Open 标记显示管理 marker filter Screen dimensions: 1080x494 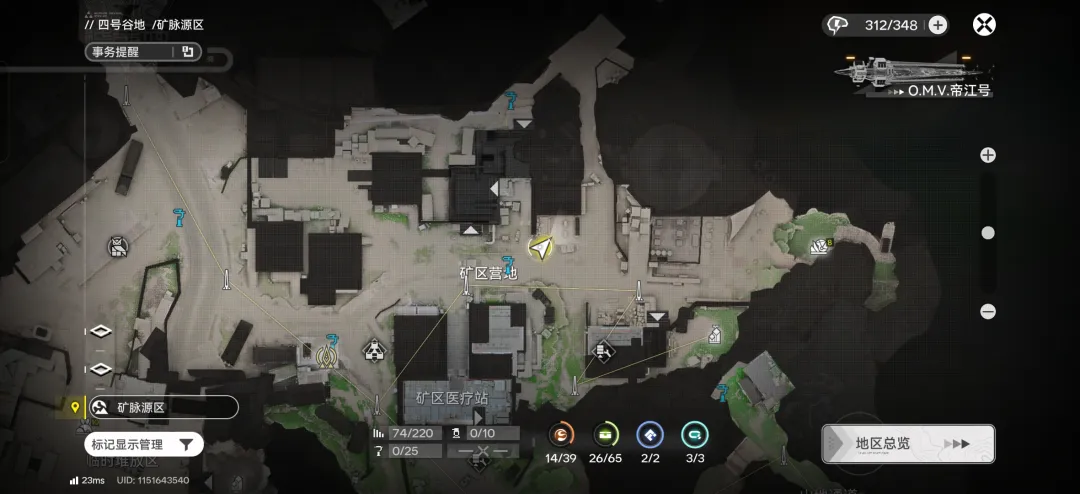tap(144, 444)
